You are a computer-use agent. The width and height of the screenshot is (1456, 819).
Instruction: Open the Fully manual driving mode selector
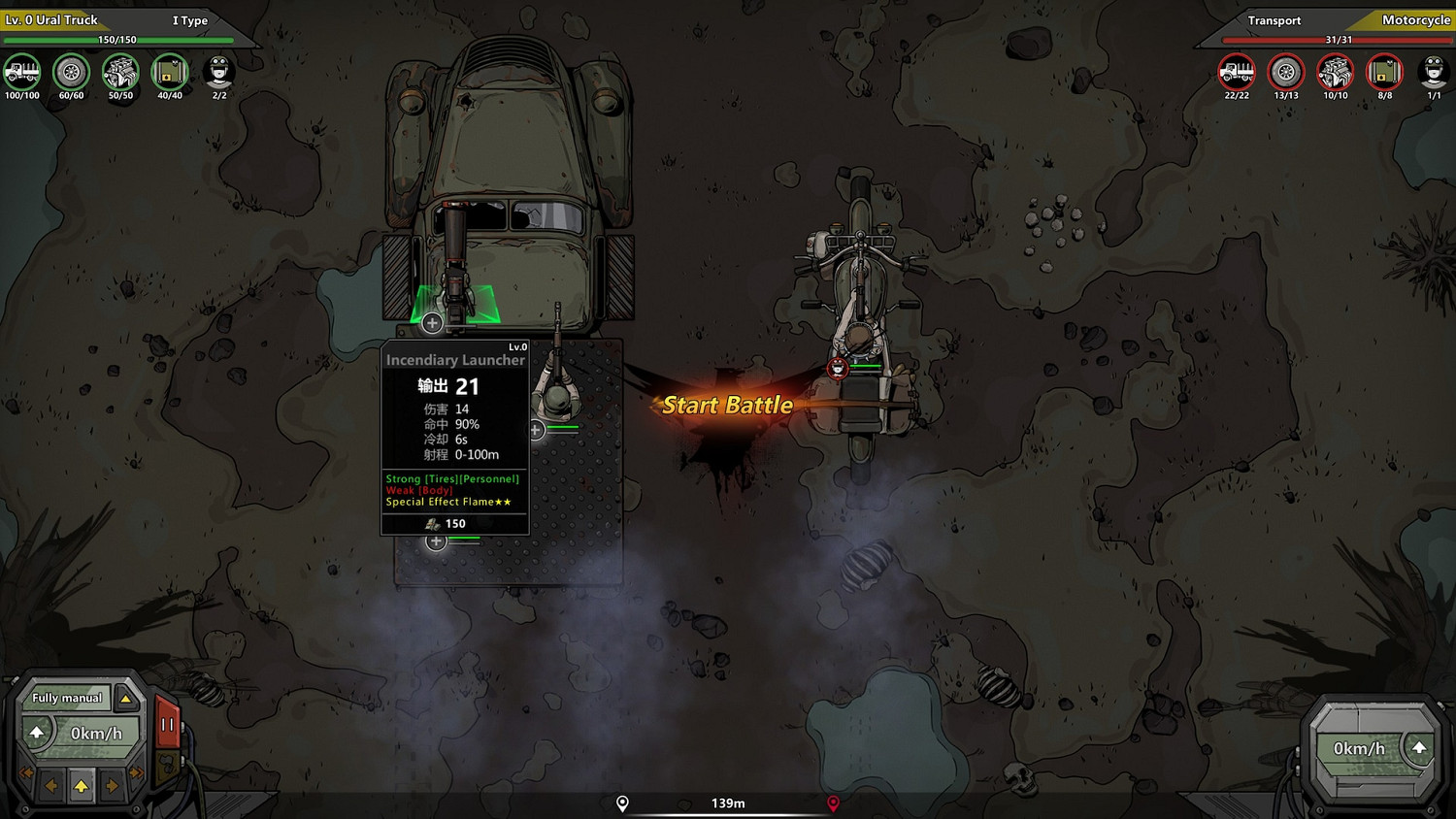(x=125, y=698)
